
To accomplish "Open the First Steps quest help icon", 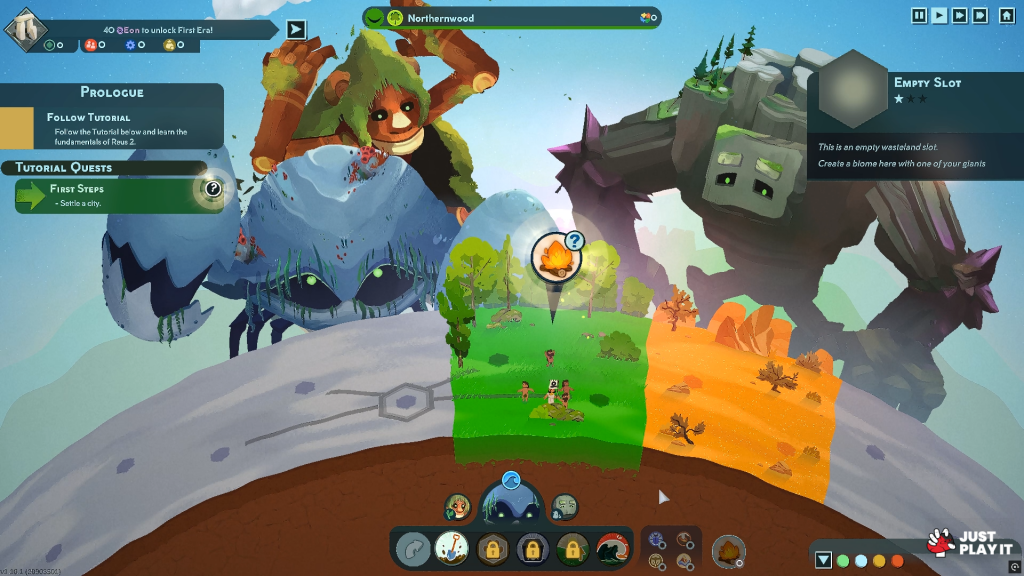I will [x=212, y=188].
